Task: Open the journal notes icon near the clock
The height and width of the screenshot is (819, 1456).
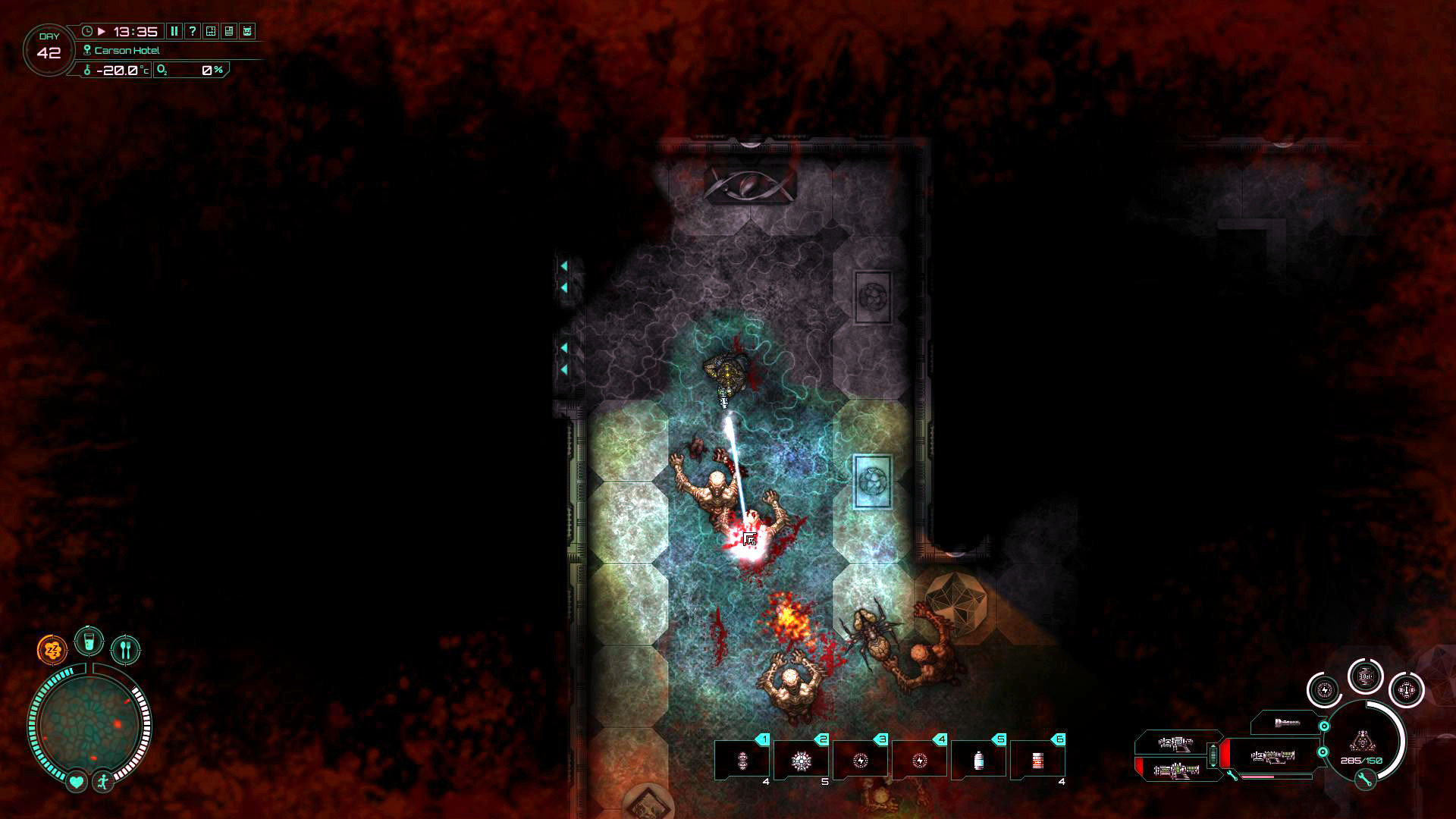Action: tap(227, 32)
